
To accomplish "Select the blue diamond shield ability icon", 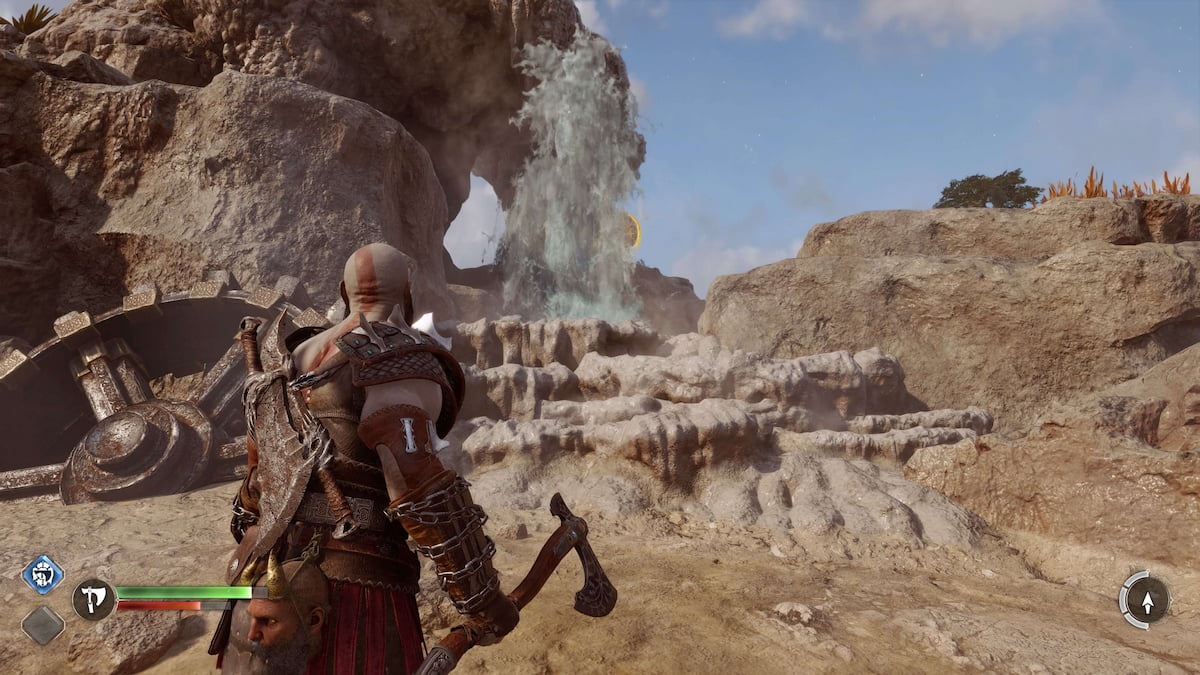I will pyautogui.click(x=43, y=574).
